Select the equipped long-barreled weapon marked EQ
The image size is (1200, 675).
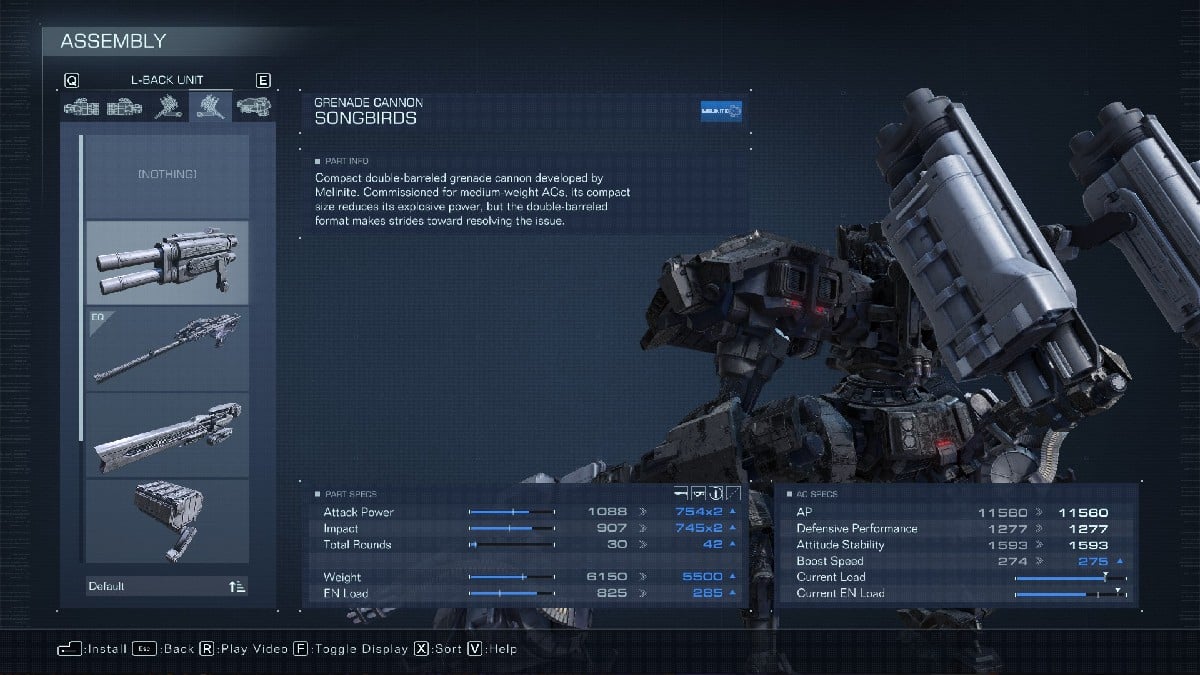pyautogui.click(x=167, y=348)
